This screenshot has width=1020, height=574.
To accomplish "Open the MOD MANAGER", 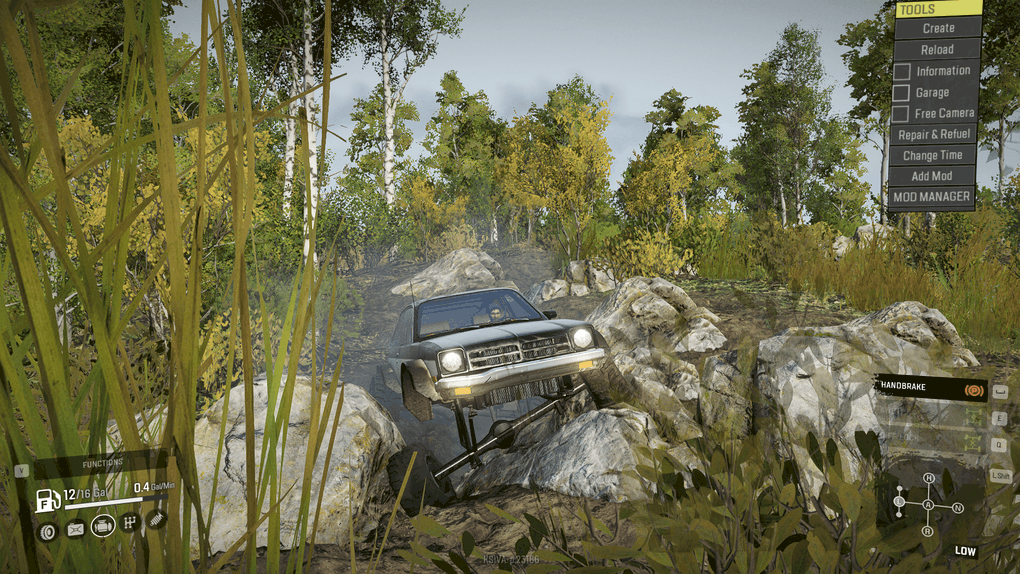I will click(x=932, y=197).
